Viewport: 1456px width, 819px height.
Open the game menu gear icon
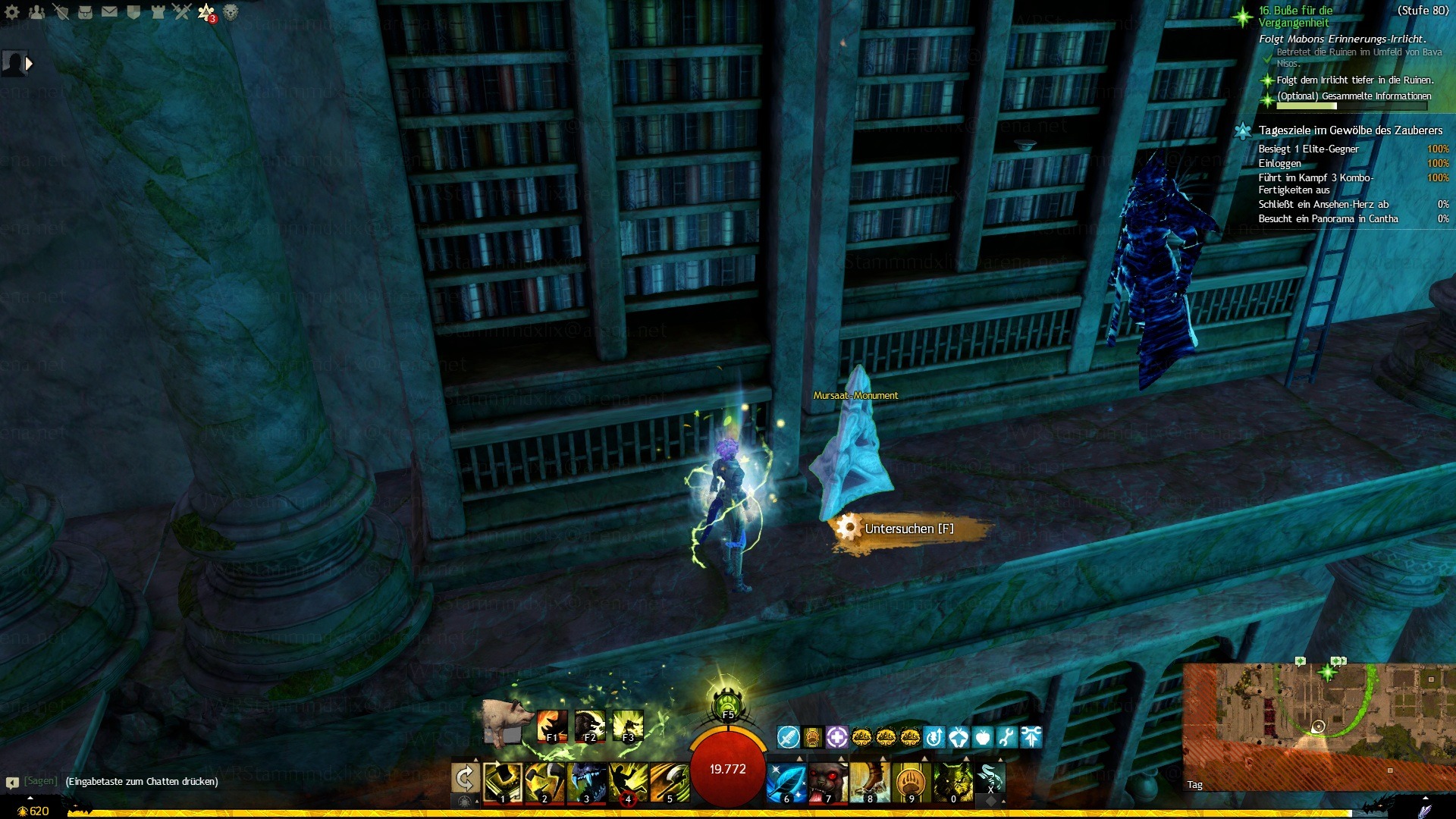click(x=12, y=11)
